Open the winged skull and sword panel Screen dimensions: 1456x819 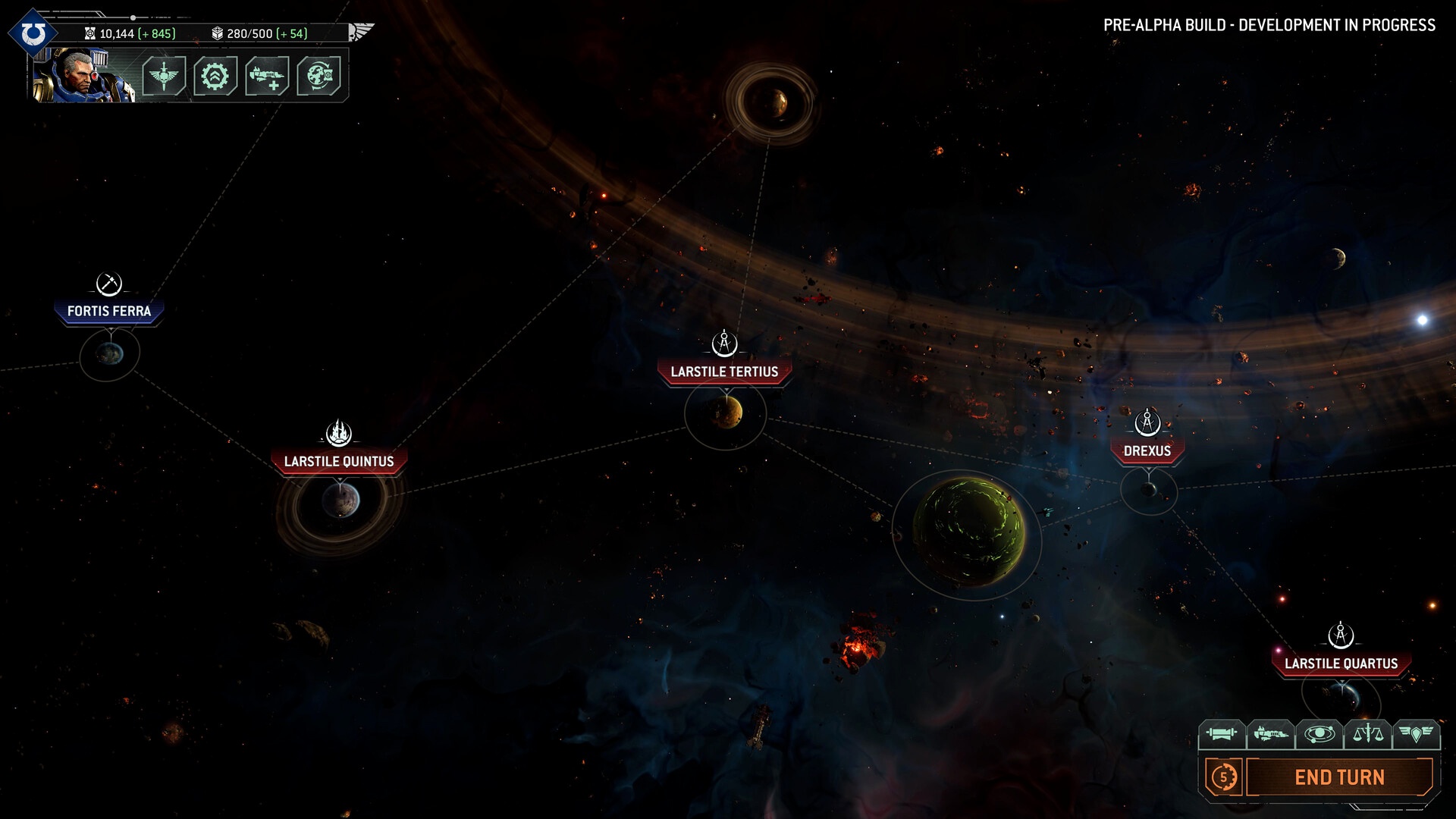(164, 76)
